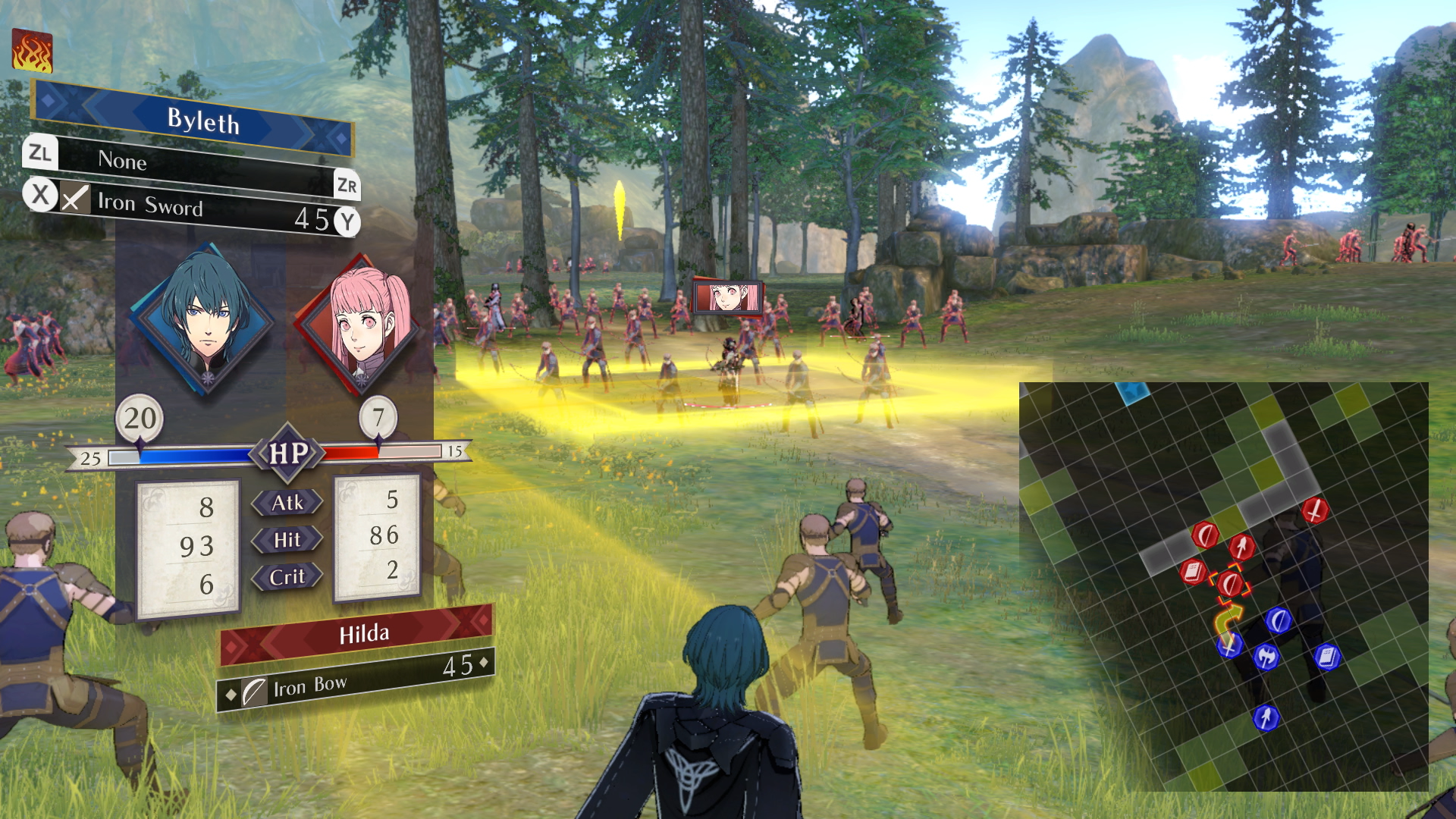
Task: Toggle the ZL skill slot showing None
Action: point(42,154)
